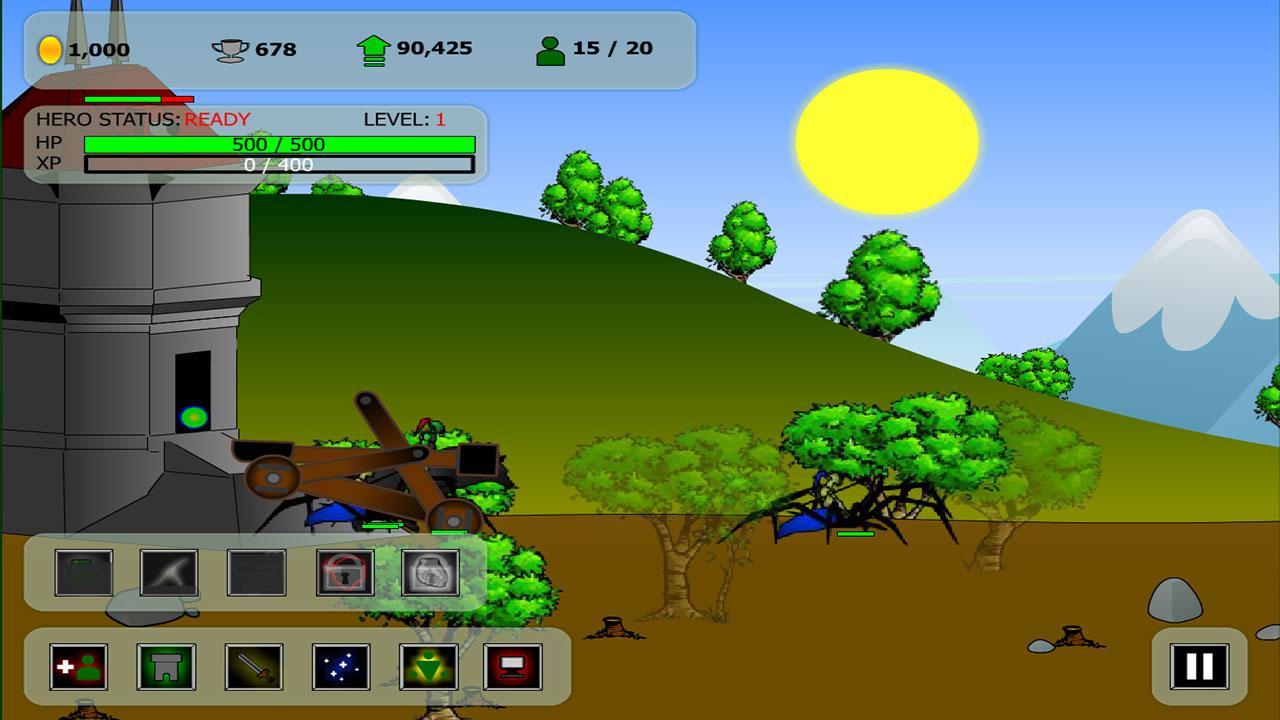Click the HERO STATUS READY label
Image resolution: width=1280 pixels, height=720 pixels.
point(142,118)
